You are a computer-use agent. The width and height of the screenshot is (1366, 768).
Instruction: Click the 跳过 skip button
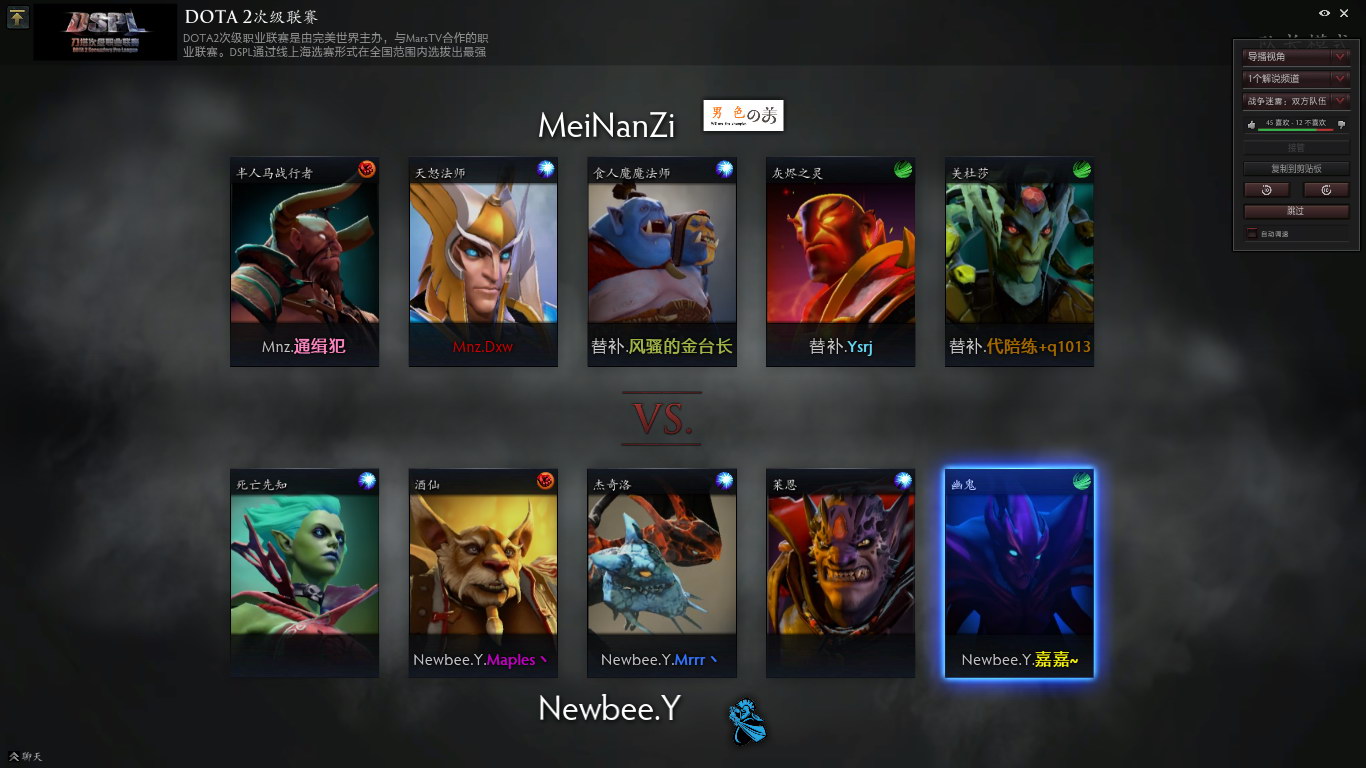click(x=1296, y=211)
